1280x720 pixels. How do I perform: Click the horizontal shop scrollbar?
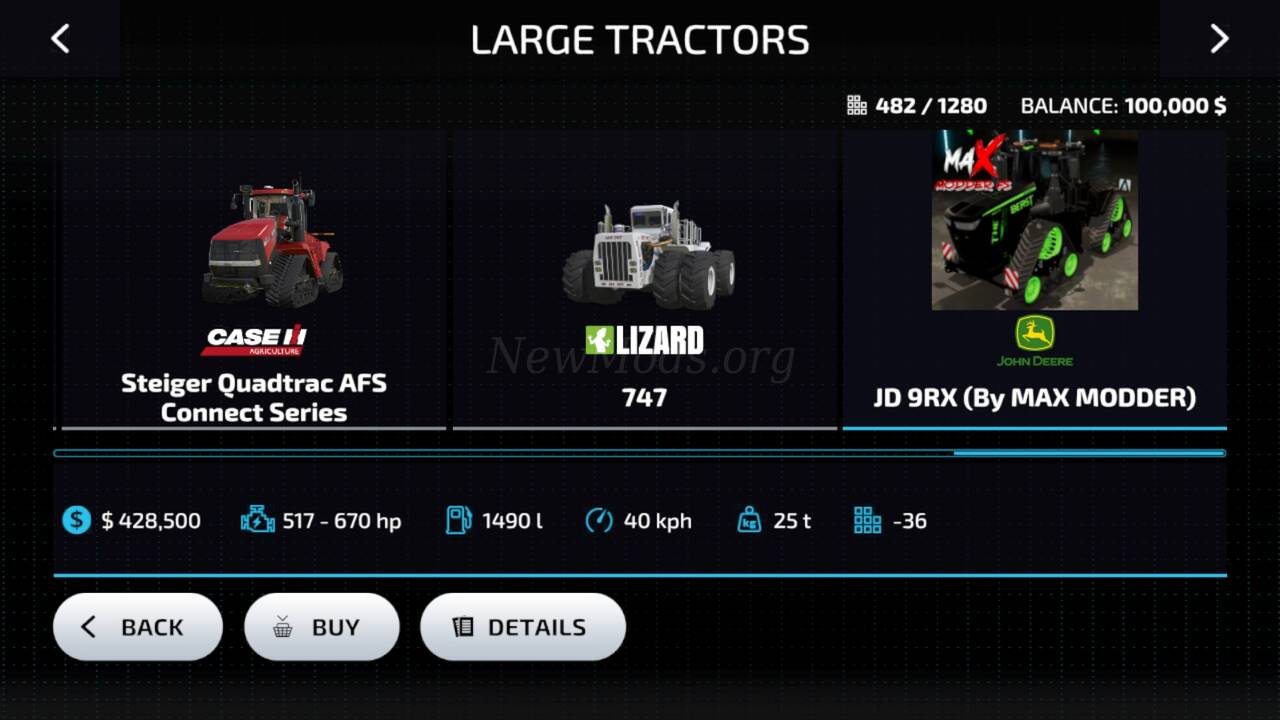640,453
